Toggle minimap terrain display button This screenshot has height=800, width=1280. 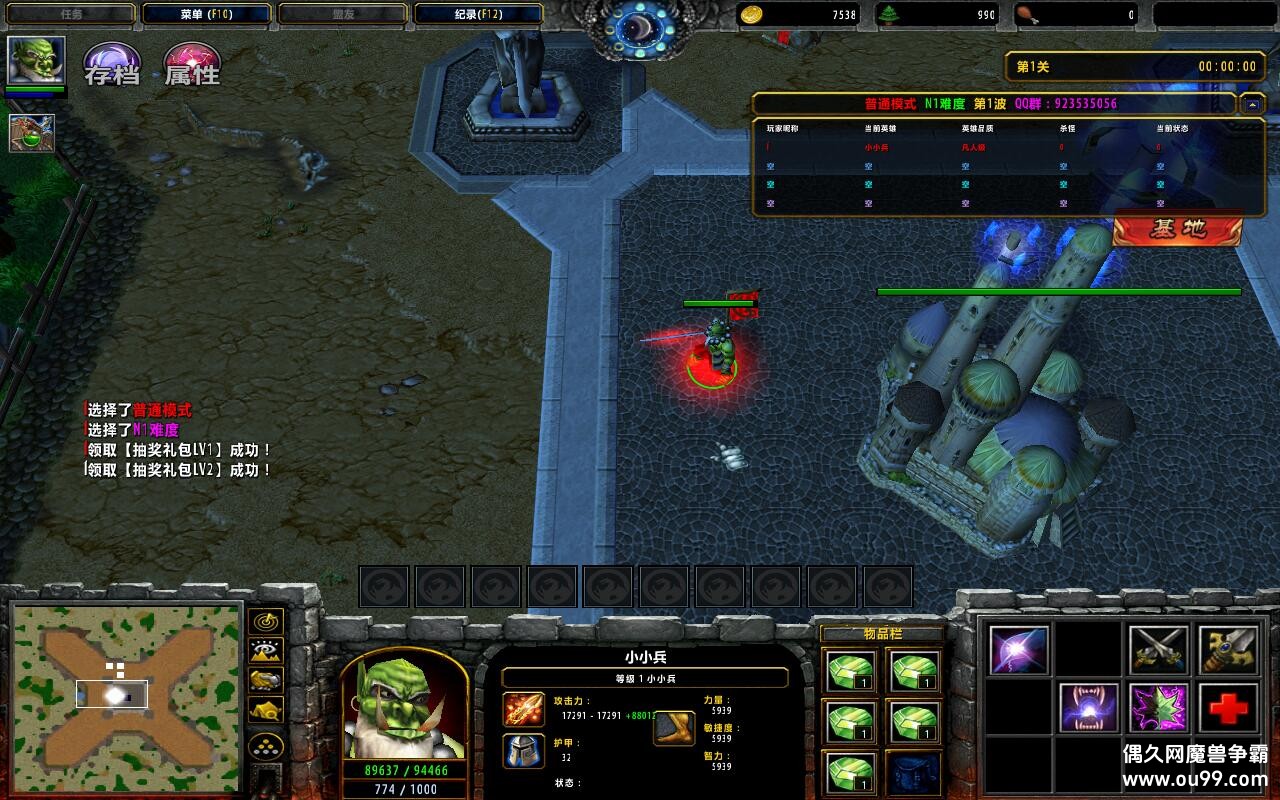tap(266, 651)
